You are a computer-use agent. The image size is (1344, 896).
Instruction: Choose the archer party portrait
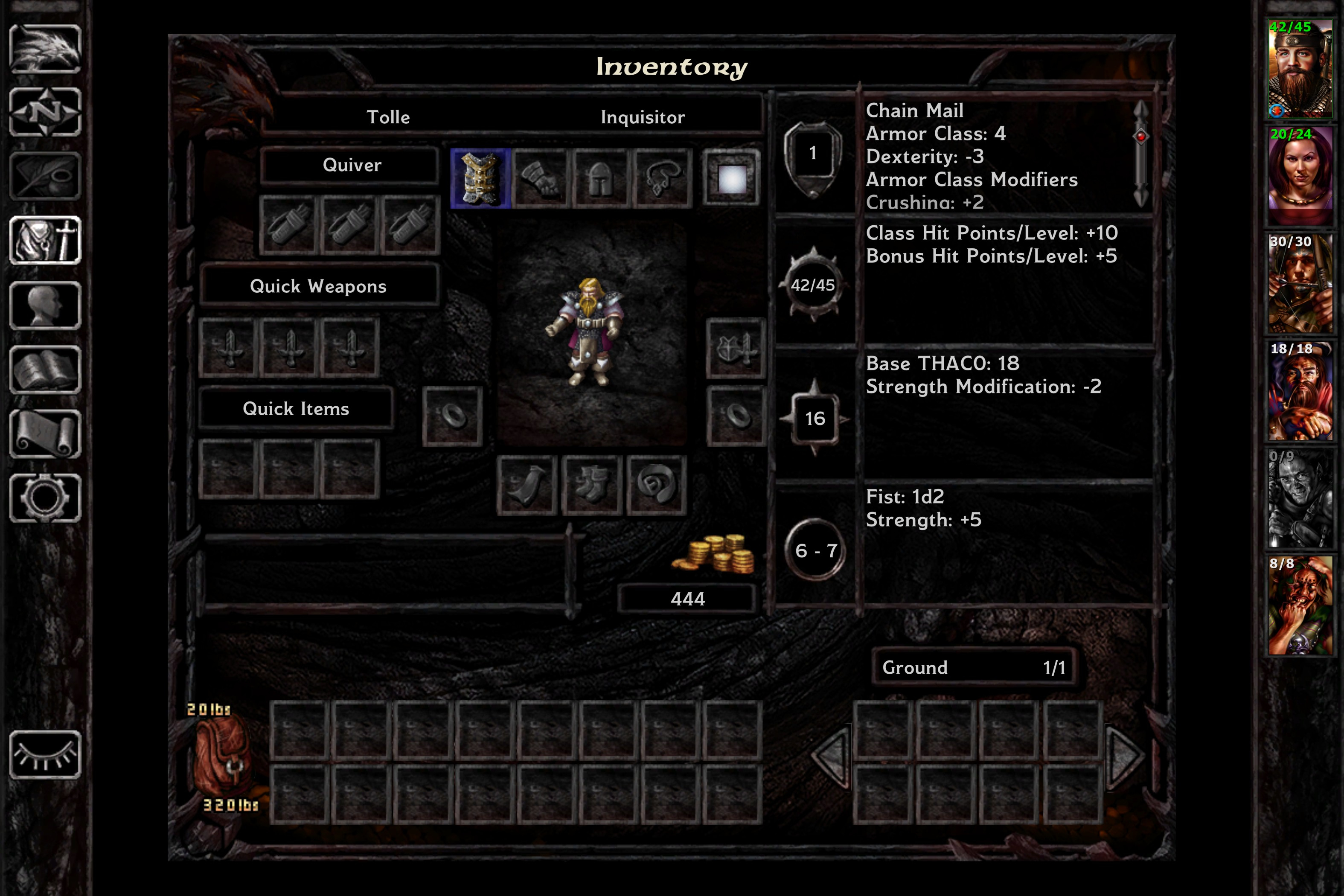pos(1300,283)
